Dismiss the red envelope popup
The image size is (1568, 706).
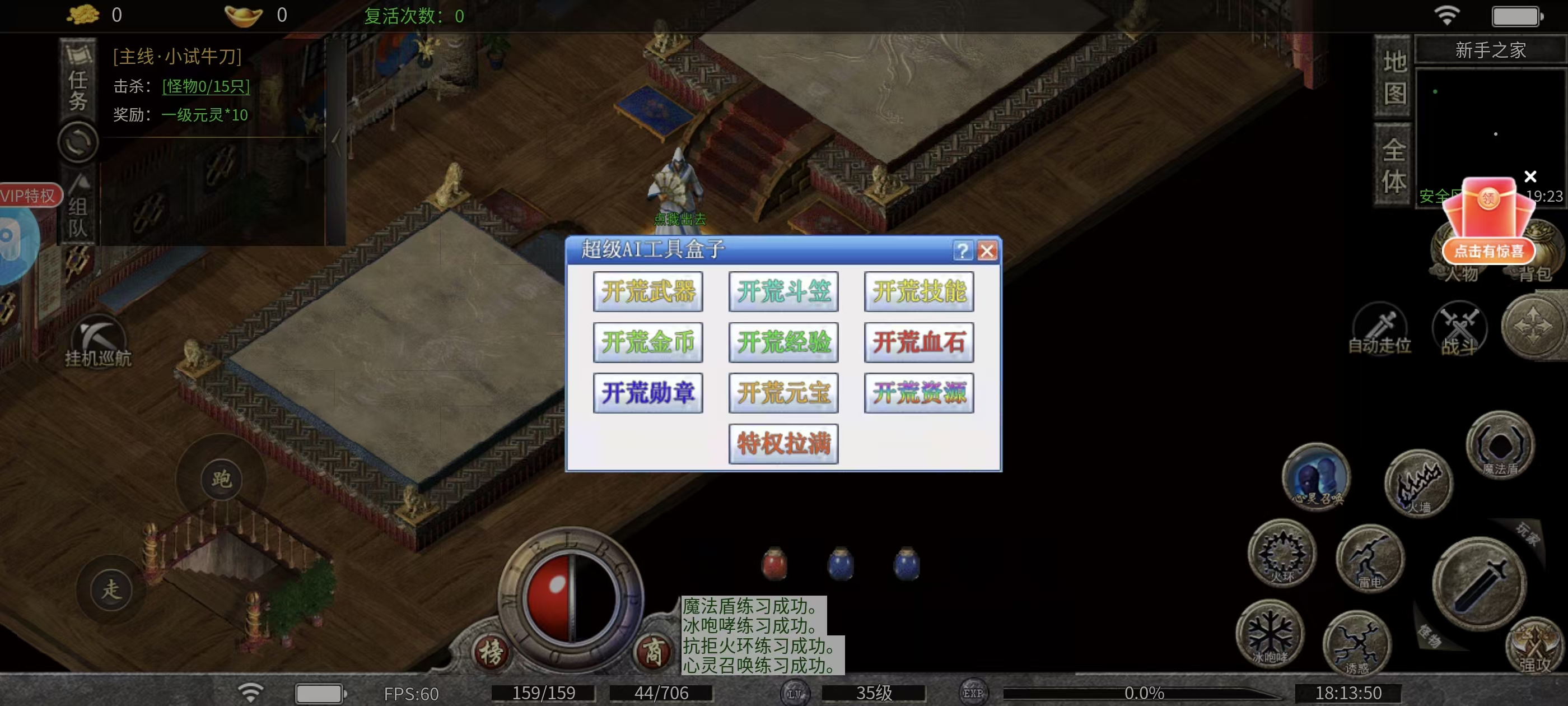pyautogui.click(x=1530, y=176)
